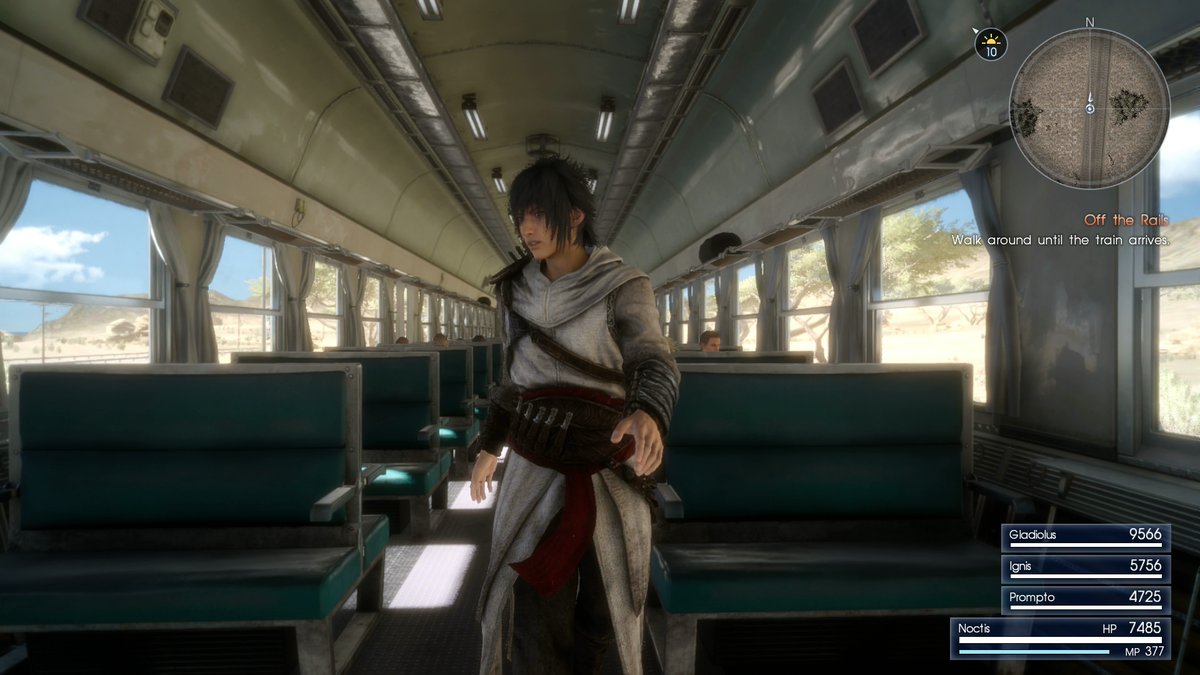Click the circular minimap
Viewport: 1200px width, 675px height.
(x=1089, y=108)
